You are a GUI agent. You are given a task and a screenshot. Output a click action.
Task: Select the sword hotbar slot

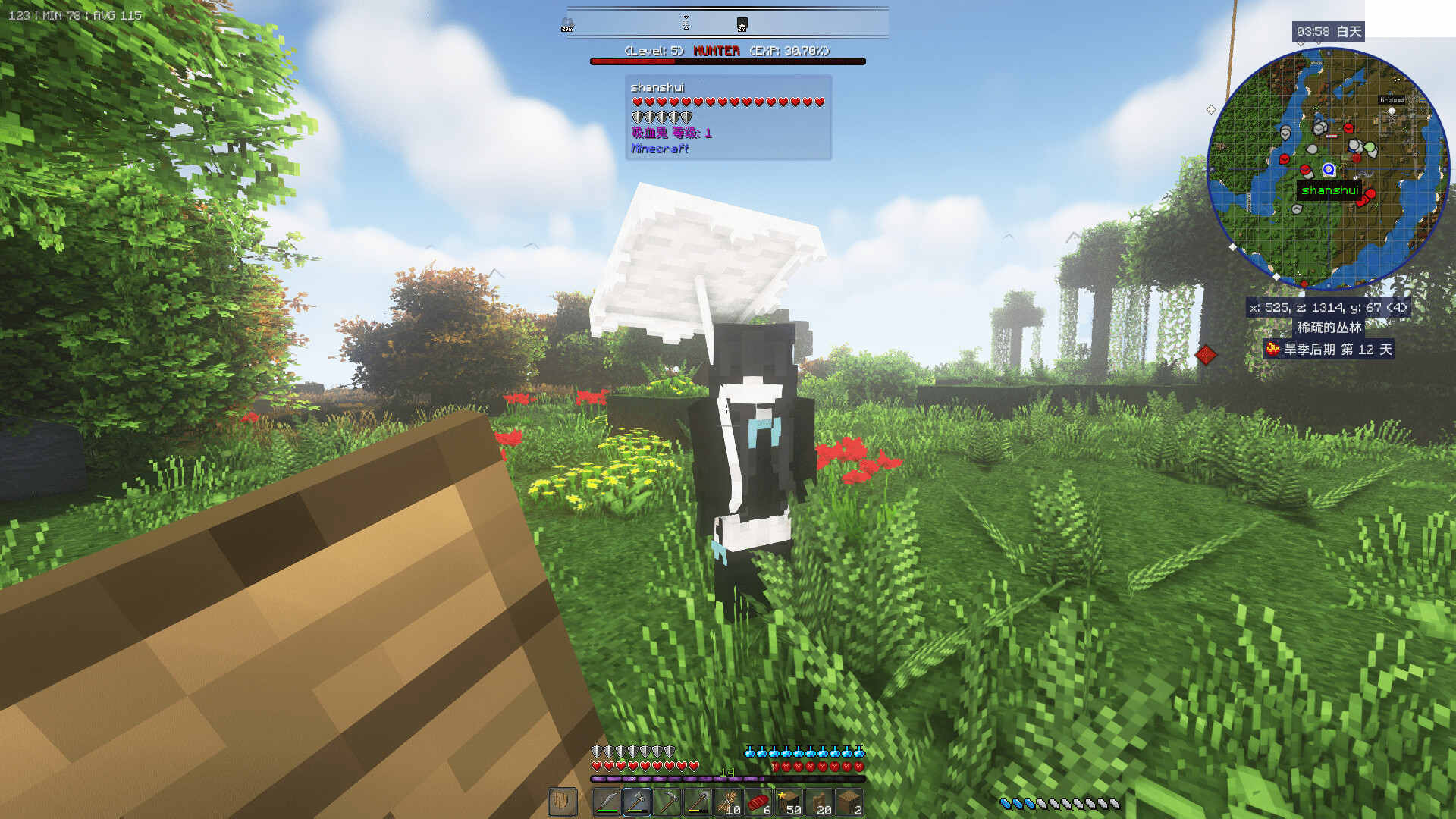(x=607, y=802)
